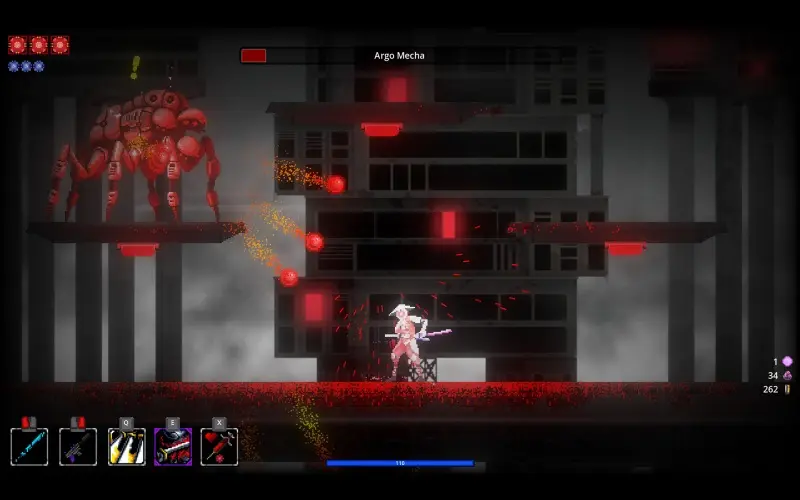Activate the yellow claw slash ability
This screenshot has height=500, width=800.
coord(127,446)
